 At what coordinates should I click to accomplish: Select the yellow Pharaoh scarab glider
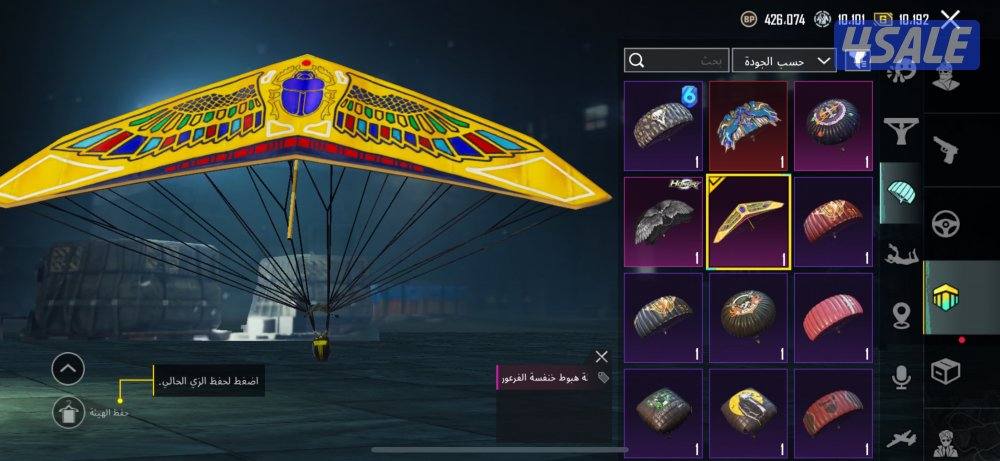748,221
